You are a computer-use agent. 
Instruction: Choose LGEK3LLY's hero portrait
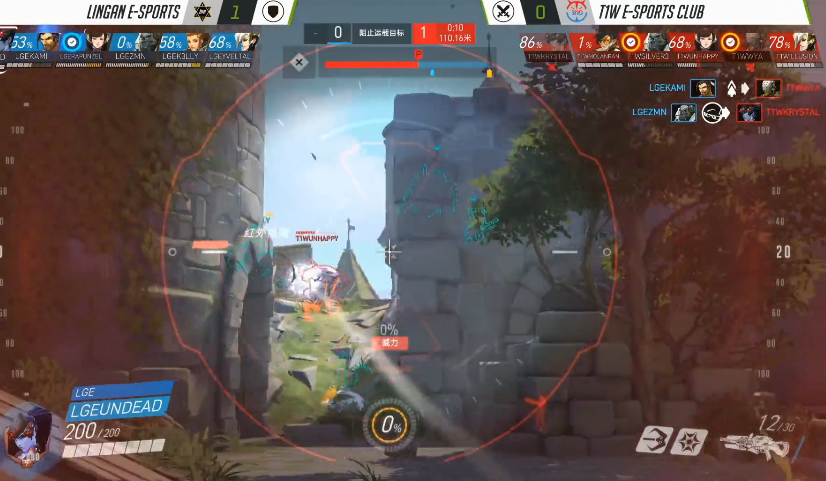click(x=196, y=43)
